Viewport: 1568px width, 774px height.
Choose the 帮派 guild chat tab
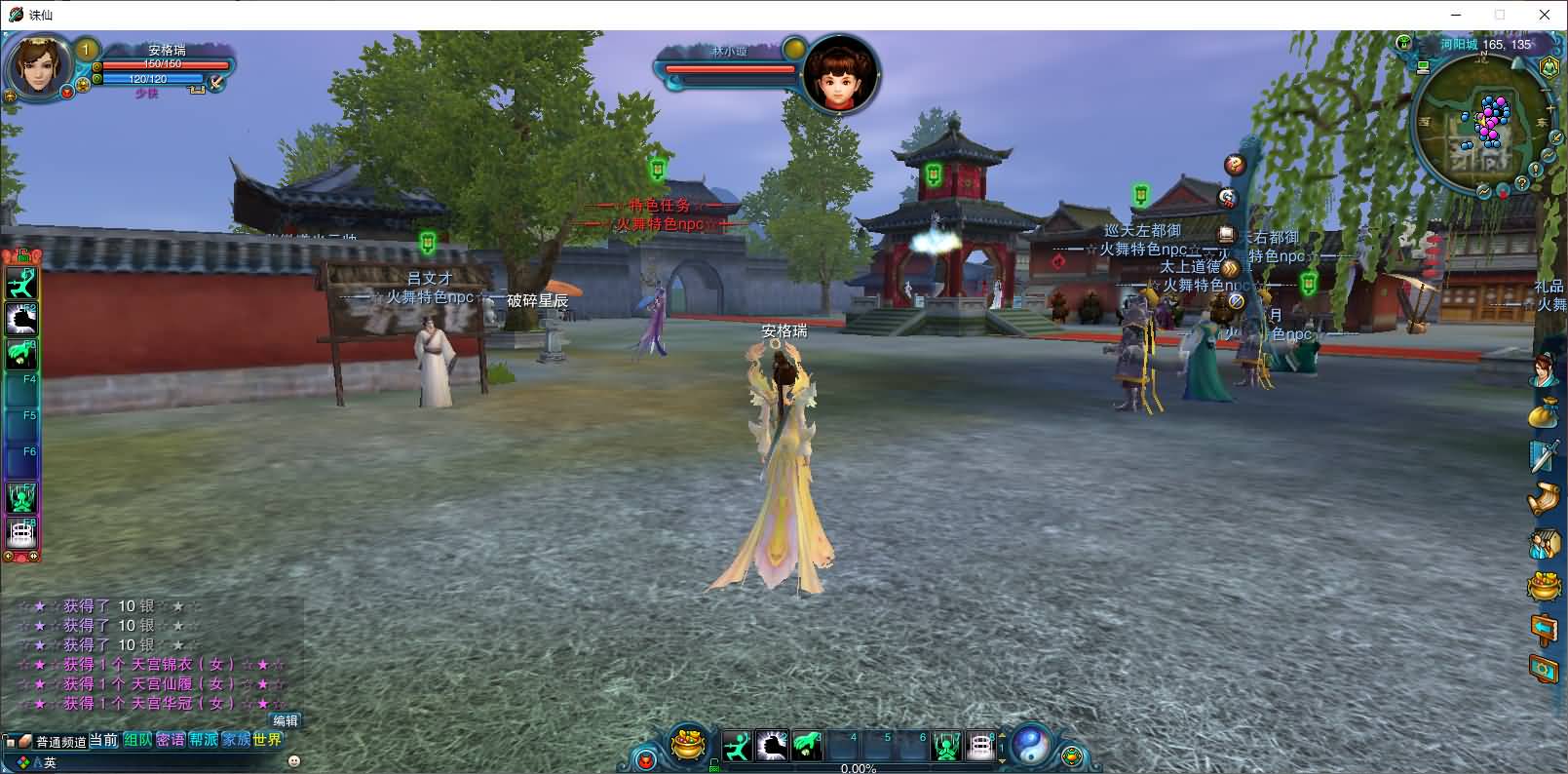pos(204,740)
